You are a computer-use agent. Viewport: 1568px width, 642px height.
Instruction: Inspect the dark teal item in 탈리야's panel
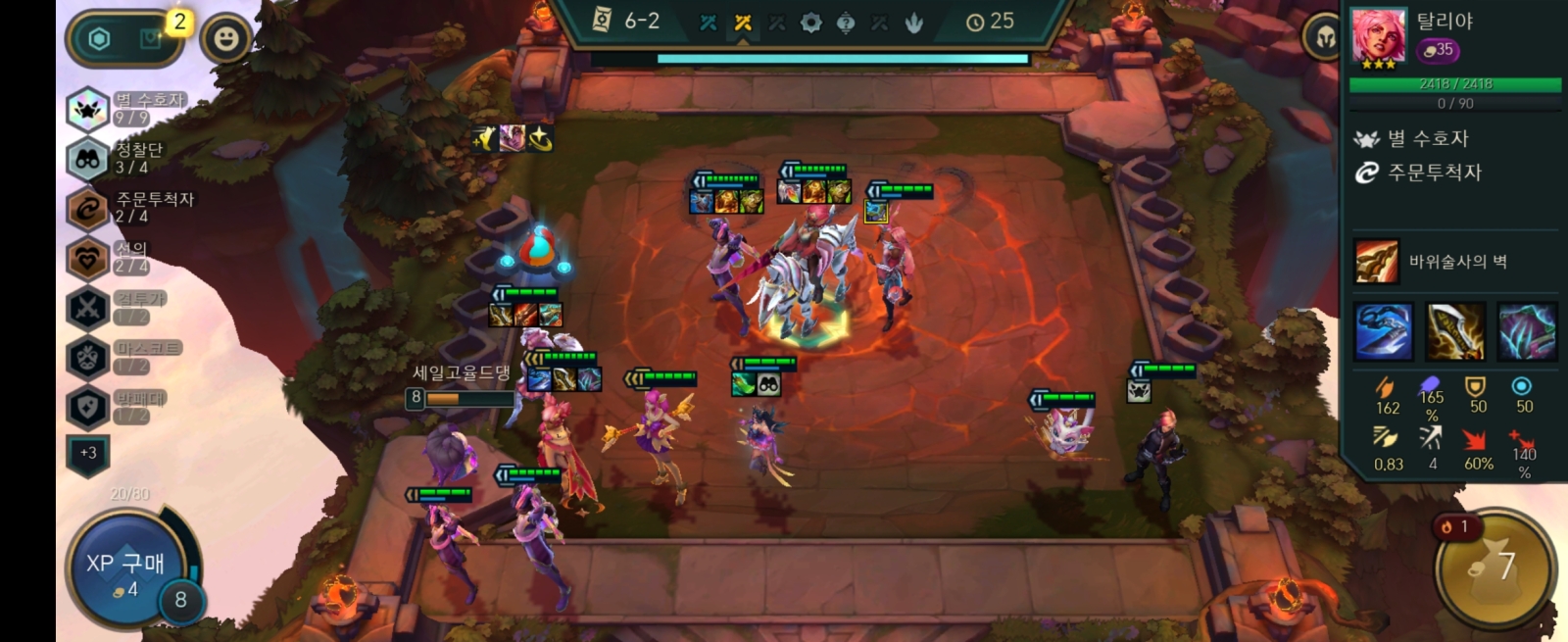tap(1527, 331)
